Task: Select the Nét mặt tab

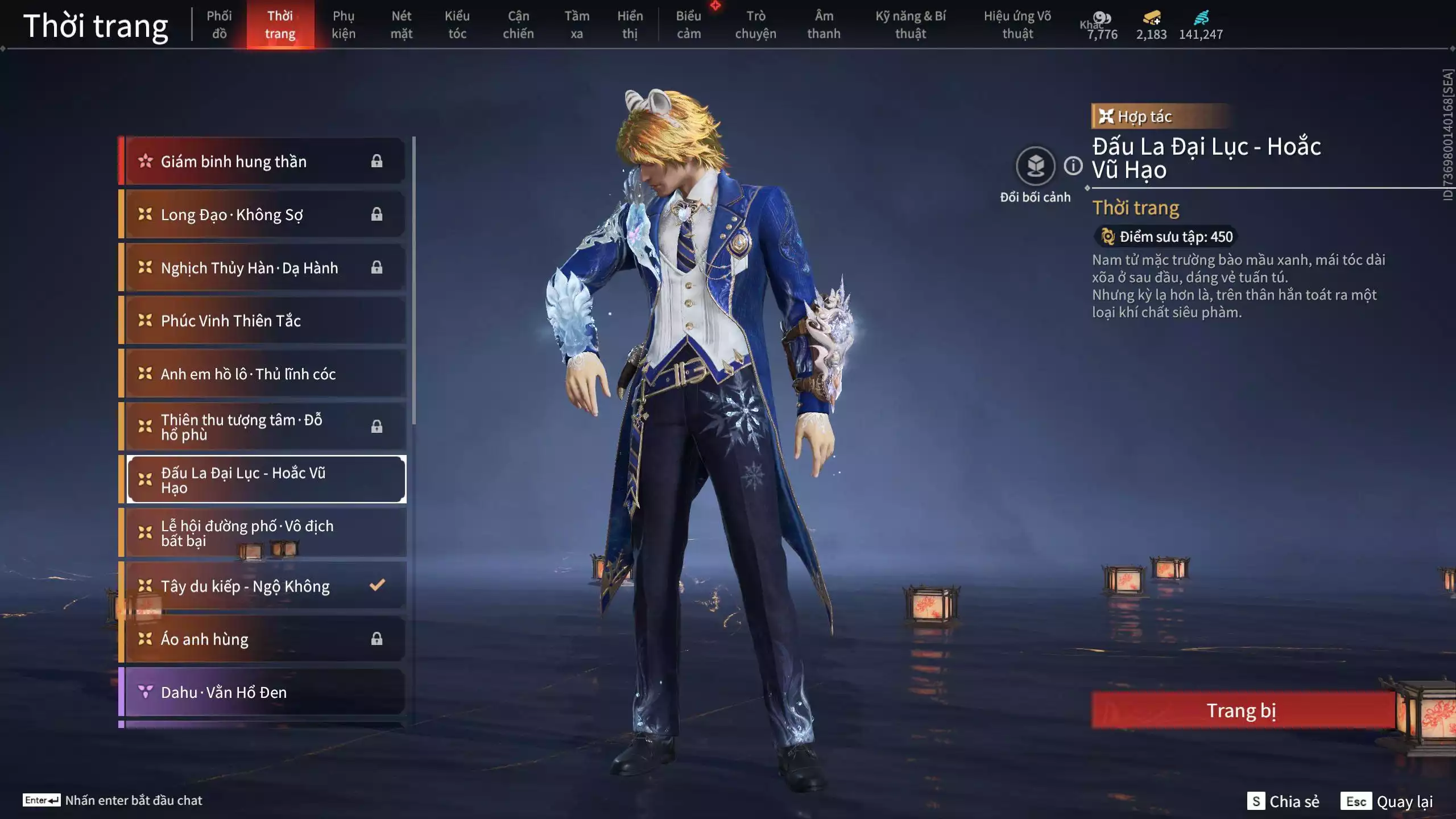Action: tap(401, 24)
